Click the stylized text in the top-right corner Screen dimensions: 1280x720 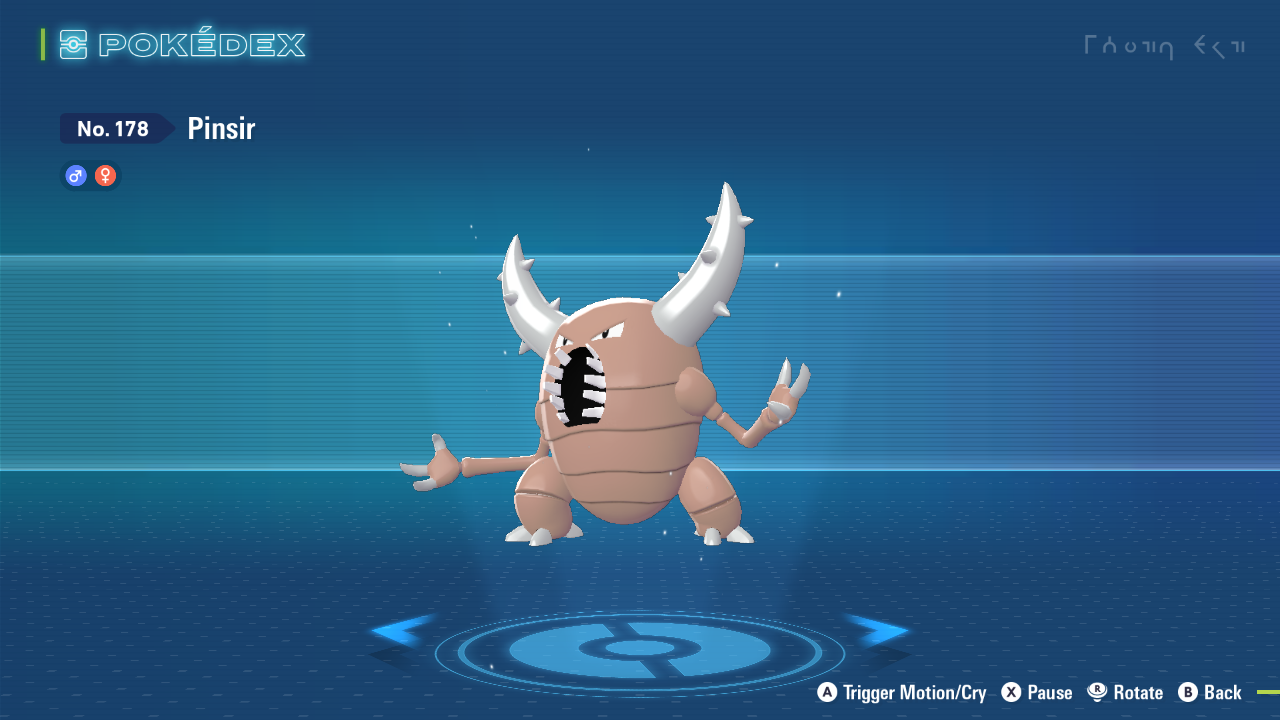pyautogui.click(x=1165, y=46)
